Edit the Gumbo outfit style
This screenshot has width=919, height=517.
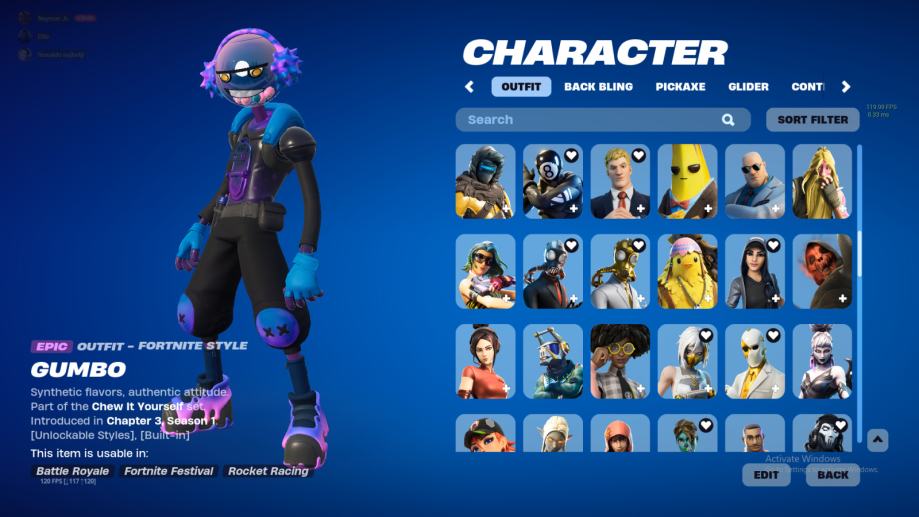pos(766,475)
